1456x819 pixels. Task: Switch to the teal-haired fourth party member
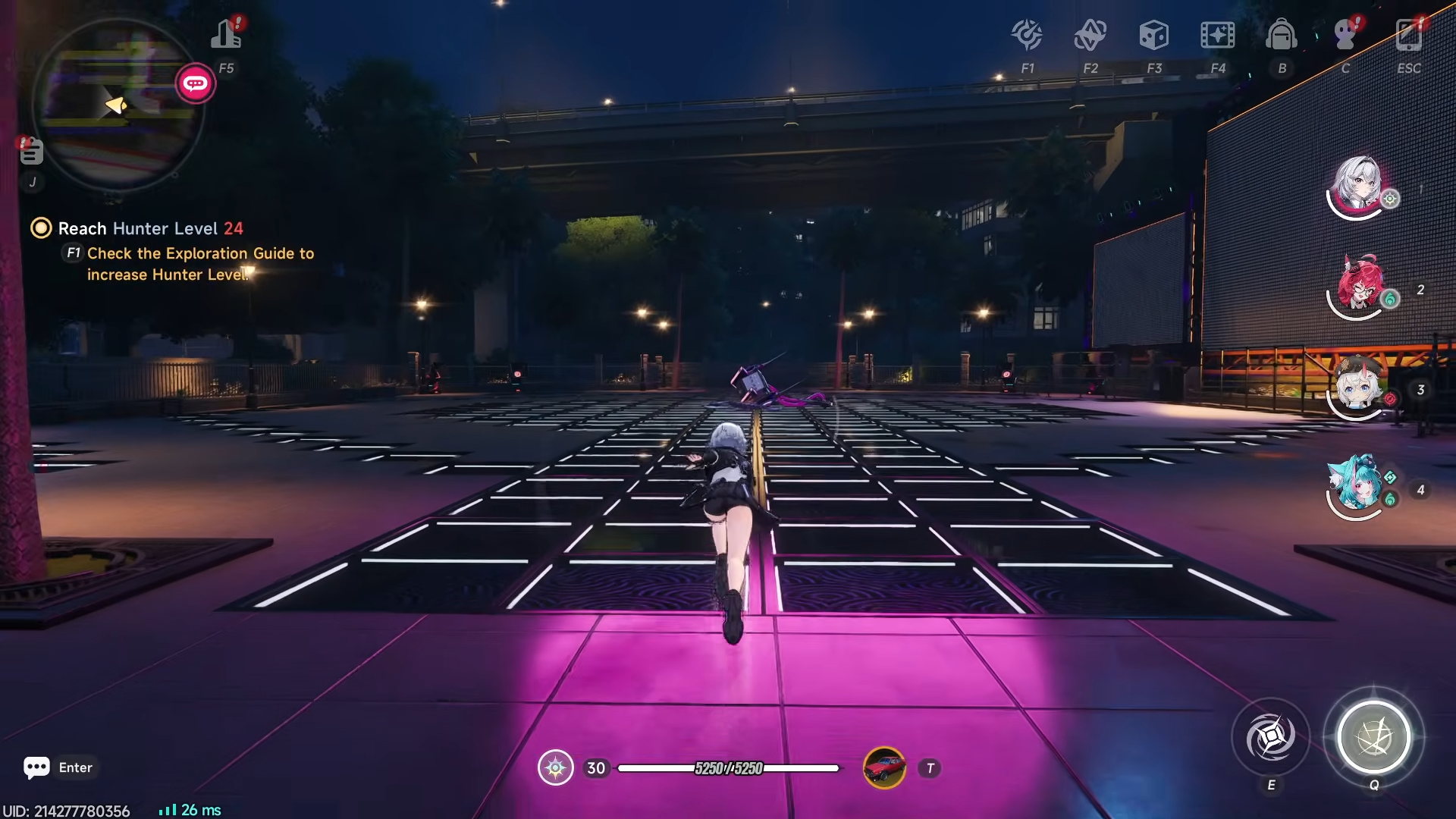1357,487
